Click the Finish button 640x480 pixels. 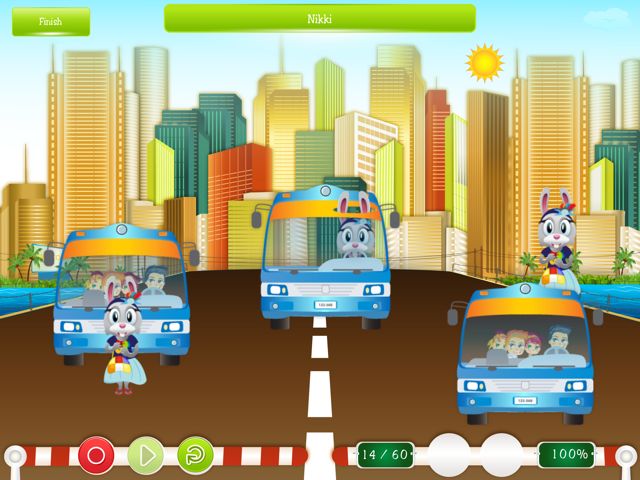pos(50,21)
